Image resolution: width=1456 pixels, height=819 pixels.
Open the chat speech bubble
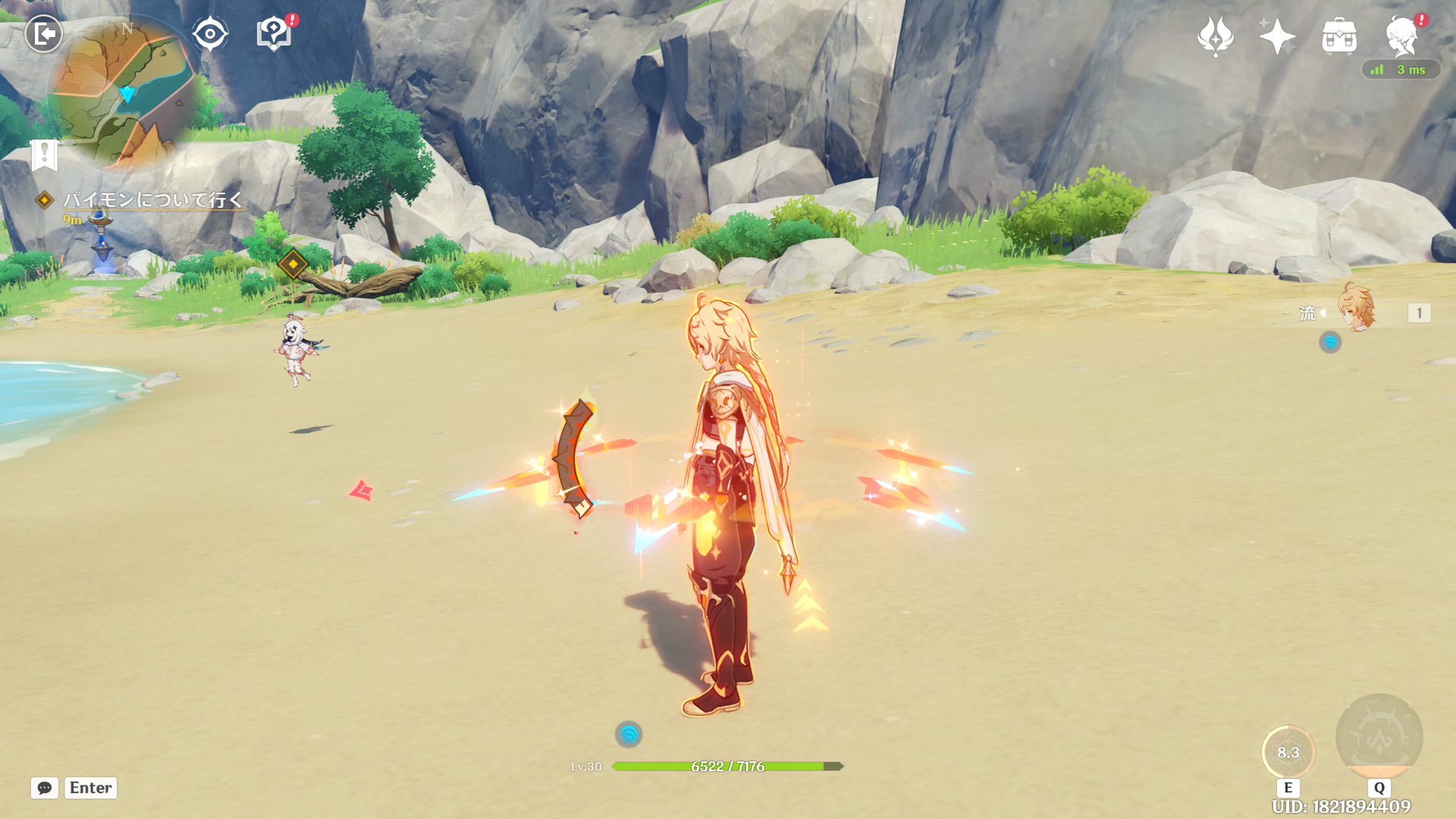(45, 788)
